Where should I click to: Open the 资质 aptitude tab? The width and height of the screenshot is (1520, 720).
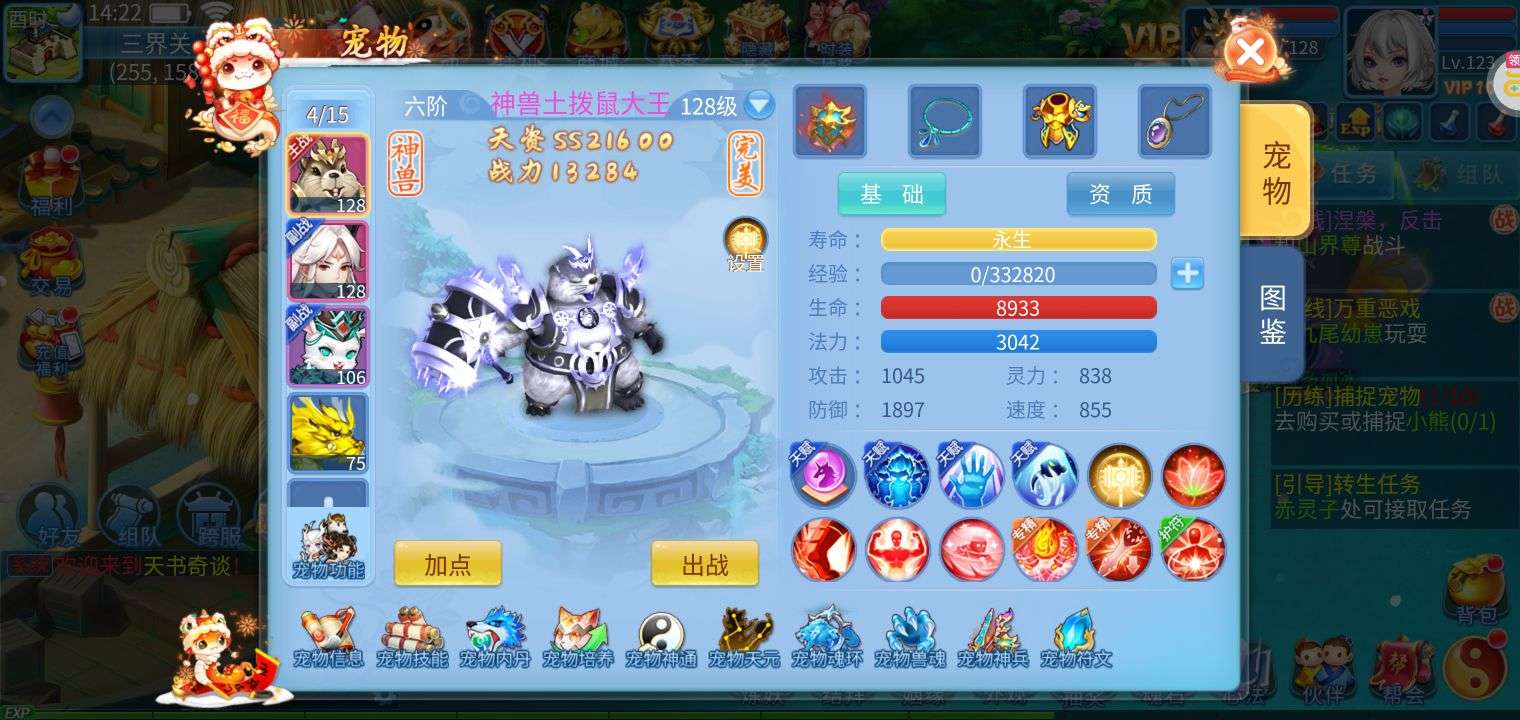coord(1120,194)
